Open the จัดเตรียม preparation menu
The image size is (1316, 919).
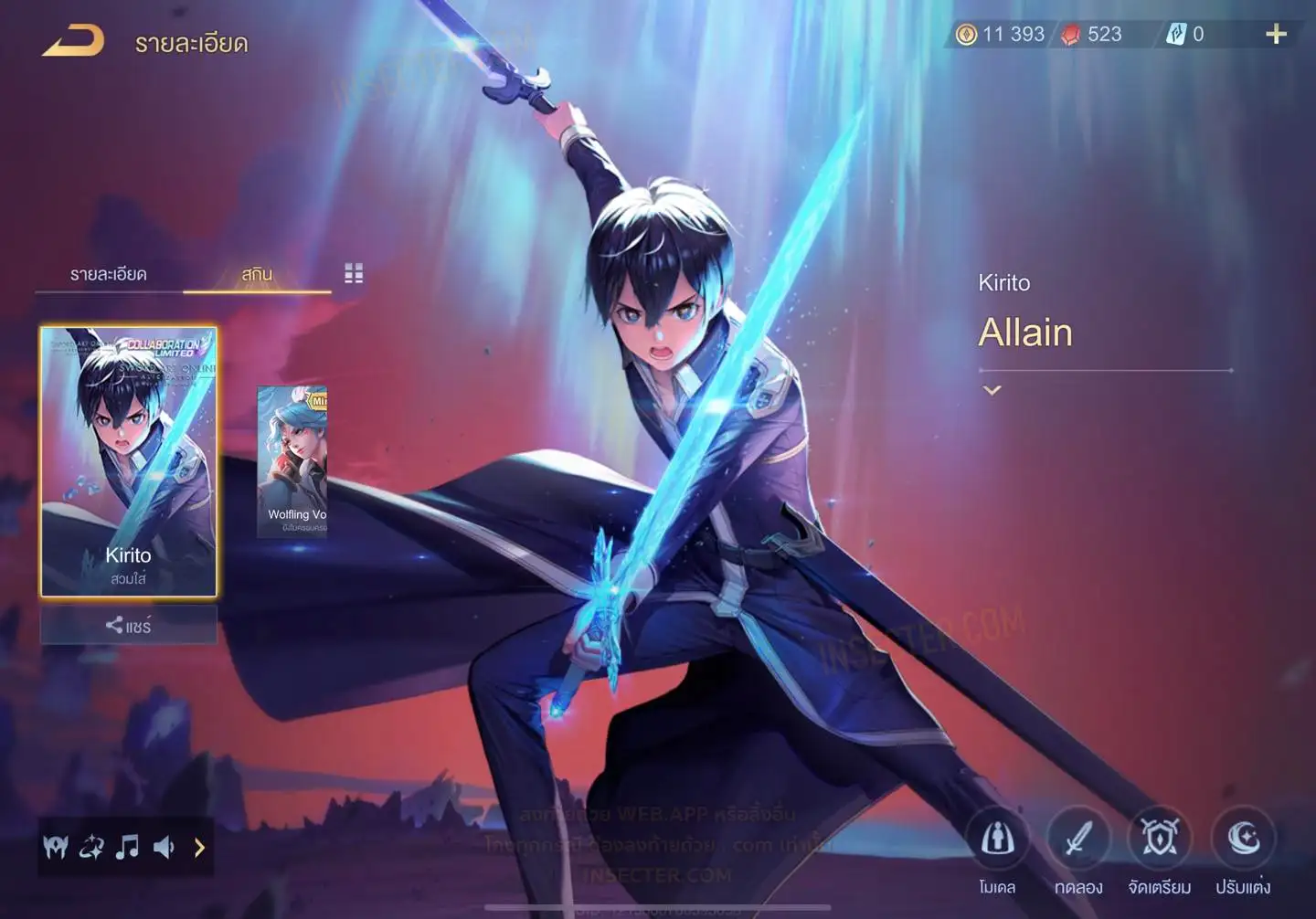click(1160, 840)
